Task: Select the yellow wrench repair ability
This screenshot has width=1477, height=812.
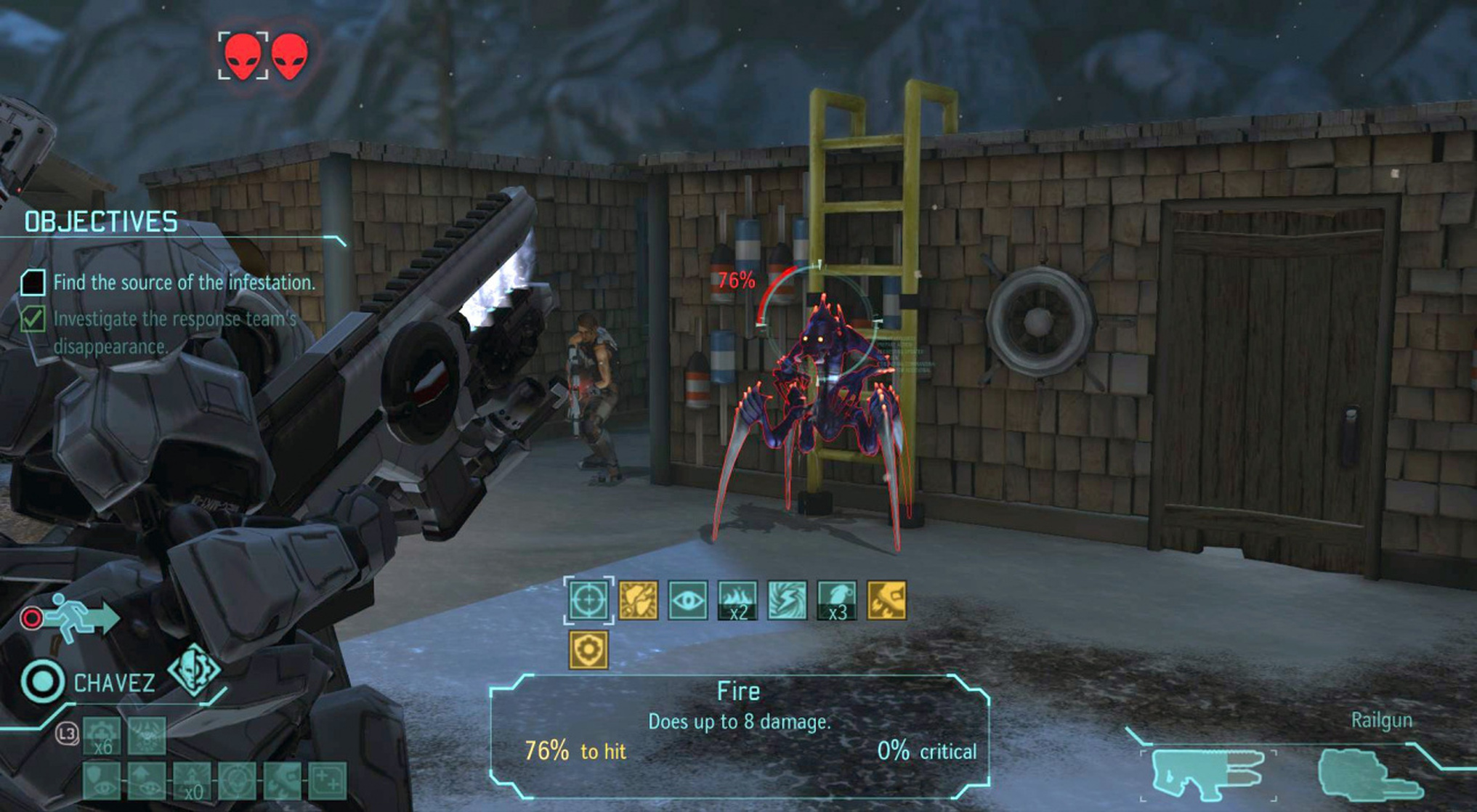Action: [886, 601]
